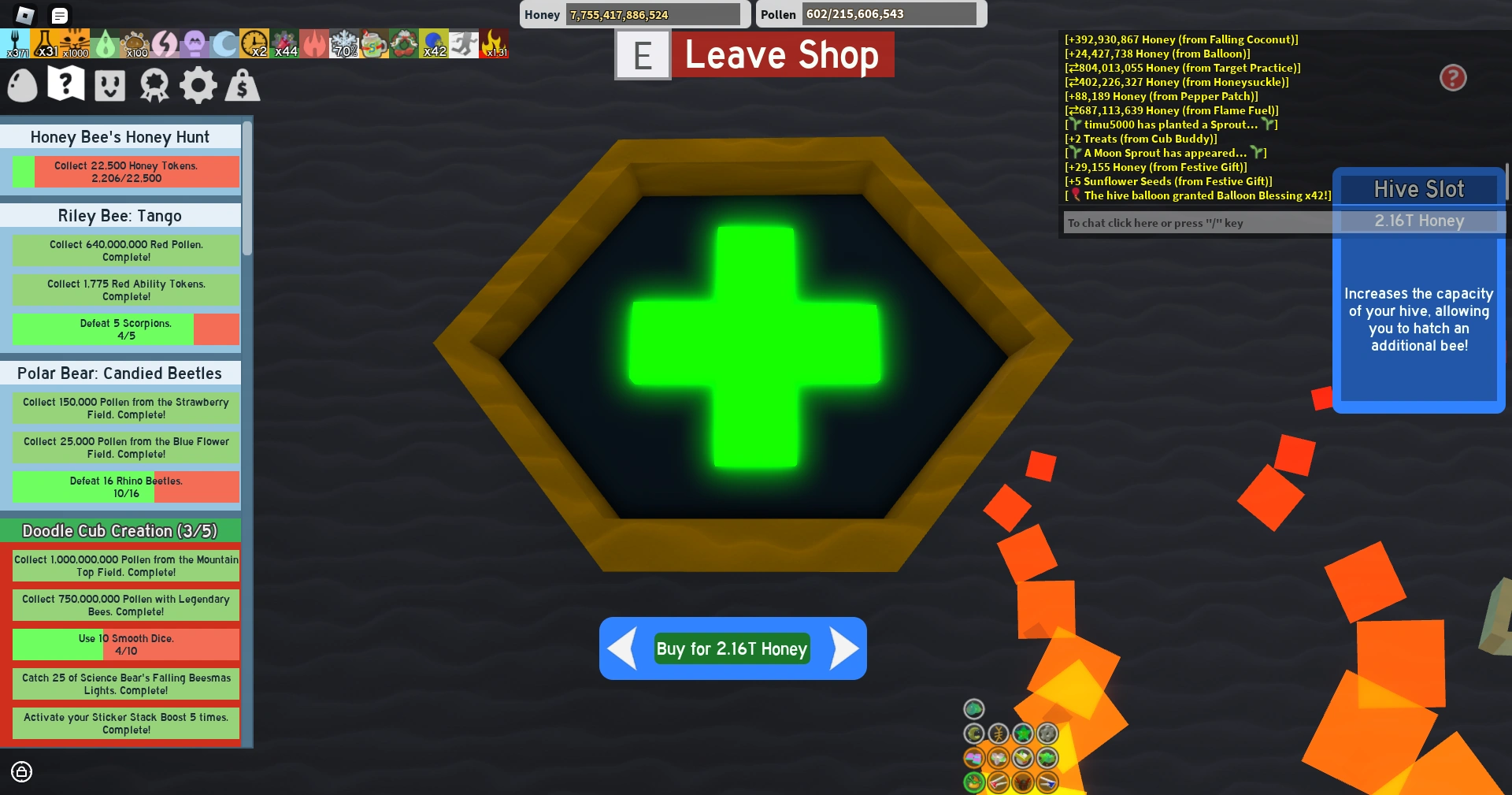Viewport: 1512px width, 795px height.
Task: Click the x2 clock buff icon
Action: [254, 43]
